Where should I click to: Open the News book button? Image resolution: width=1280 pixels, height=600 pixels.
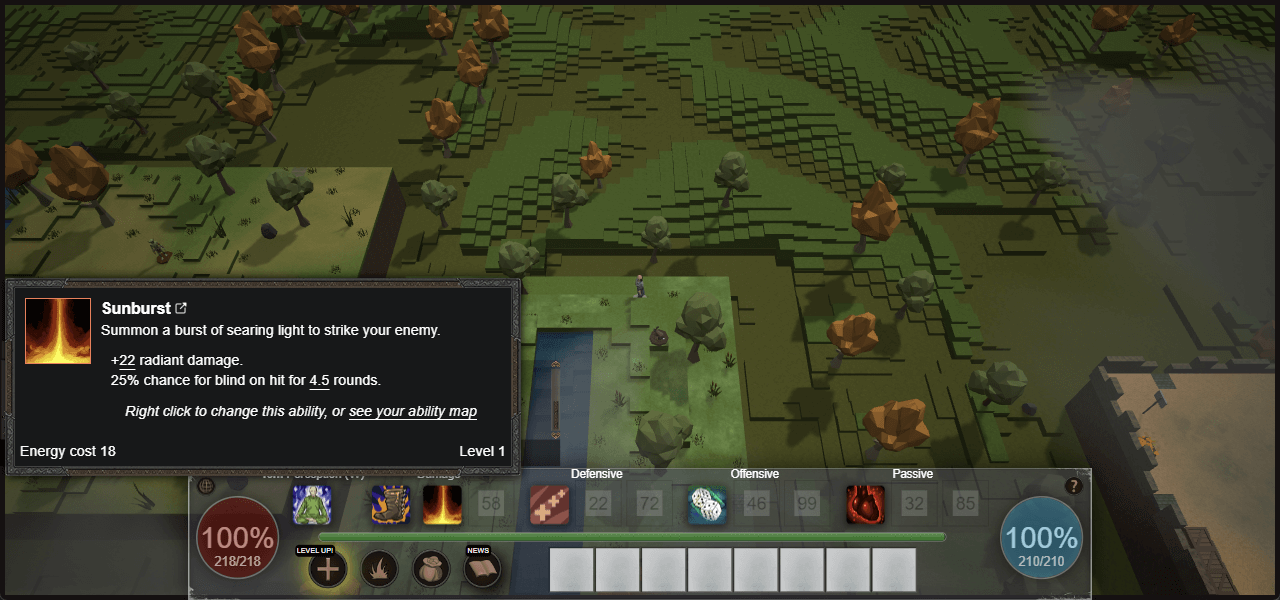pos(484,569)
